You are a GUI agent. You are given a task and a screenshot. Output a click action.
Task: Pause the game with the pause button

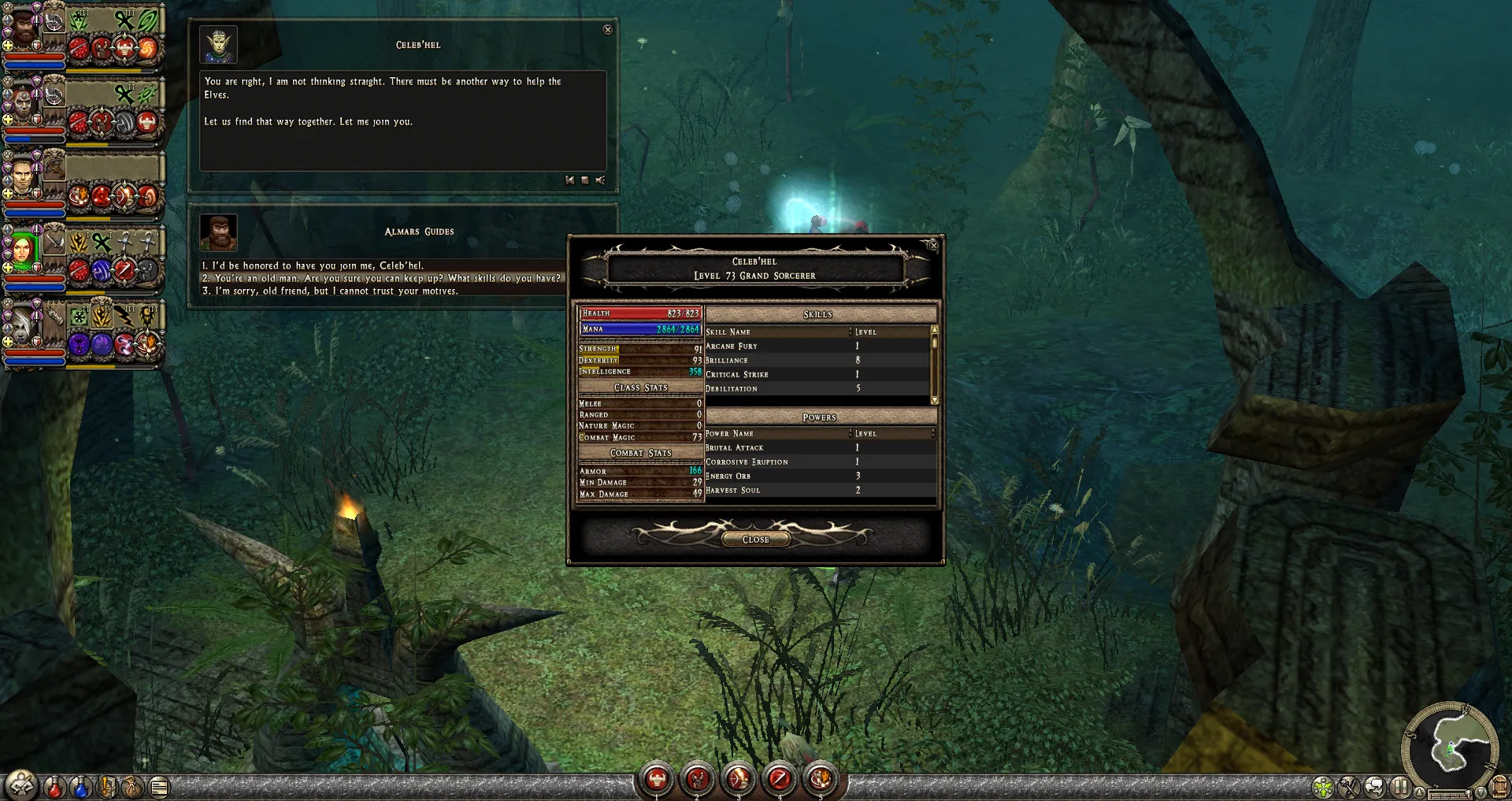click(1400, 786)
